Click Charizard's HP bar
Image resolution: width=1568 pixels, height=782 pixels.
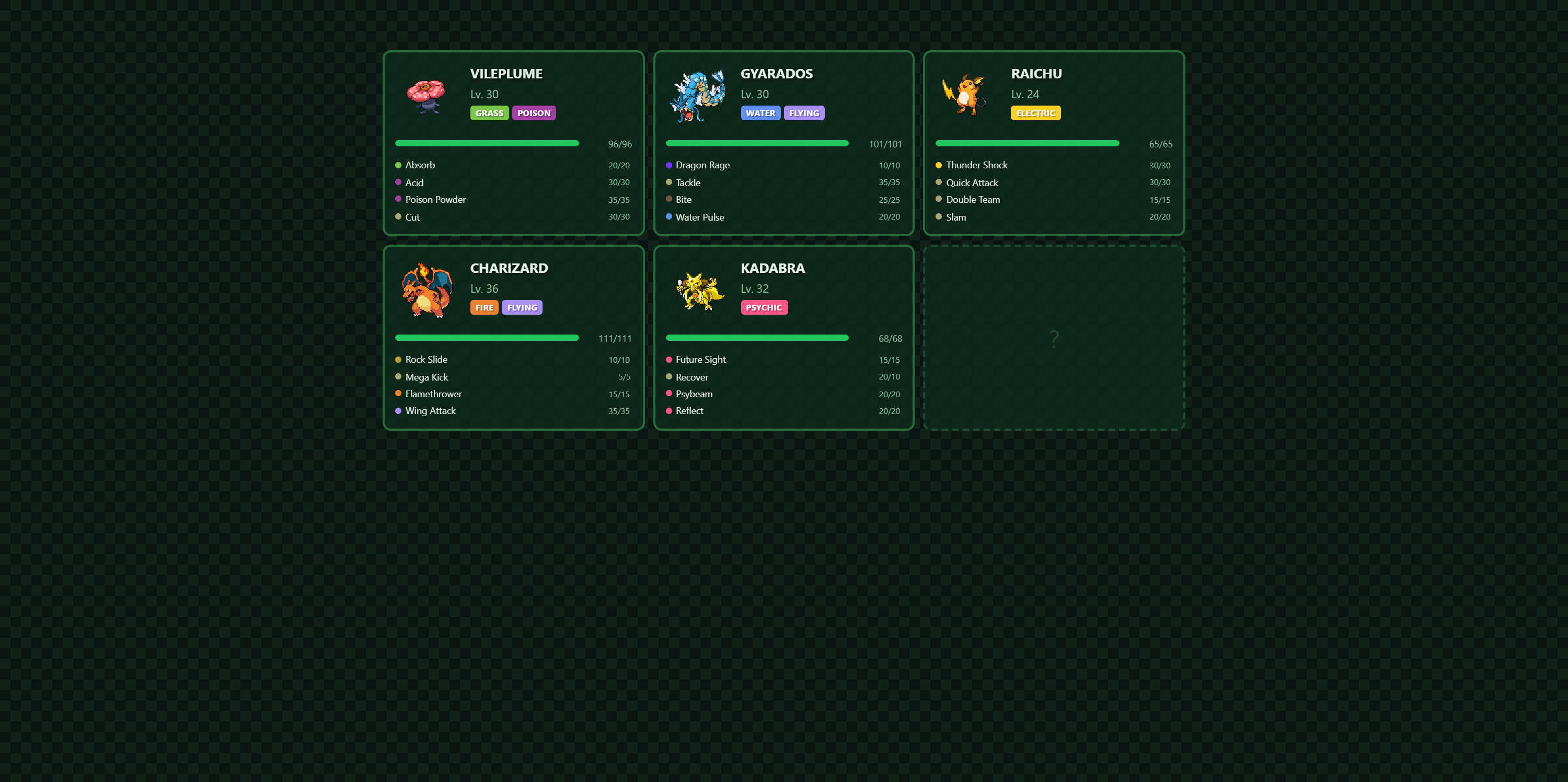click(487, 337)
